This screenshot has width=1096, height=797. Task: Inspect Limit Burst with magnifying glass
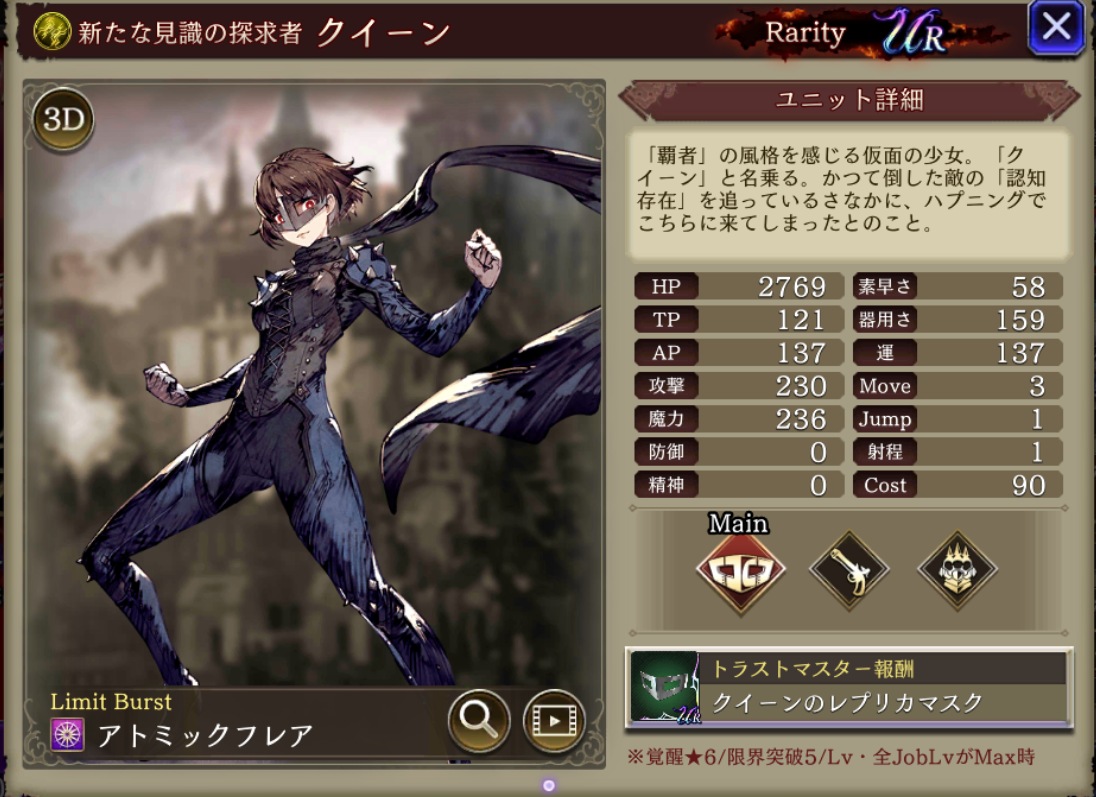pos(479,720)
